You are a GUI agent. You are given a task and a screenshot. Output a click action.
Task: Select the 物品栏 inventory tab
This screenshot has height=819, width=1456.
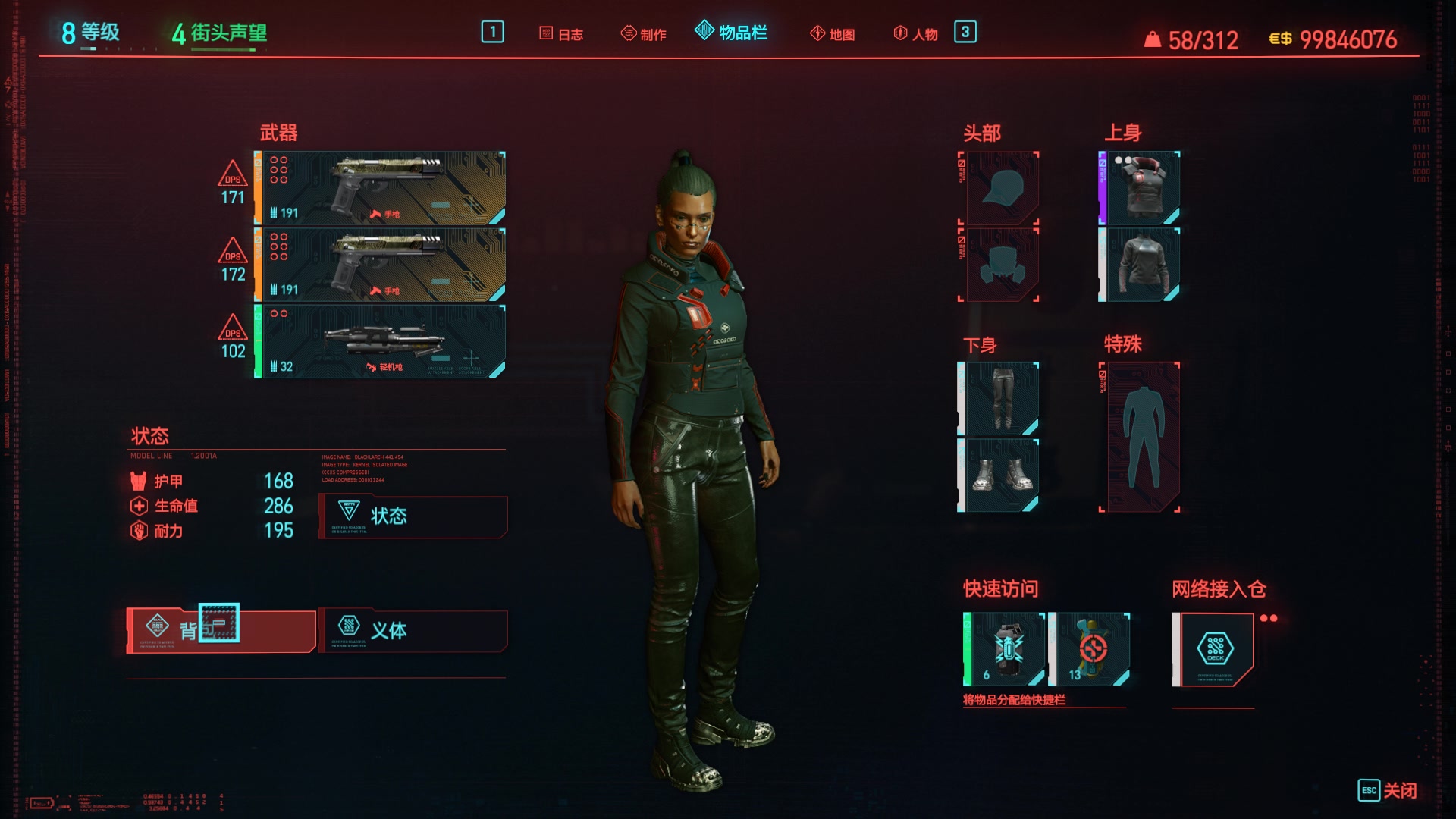click(731, 33)
